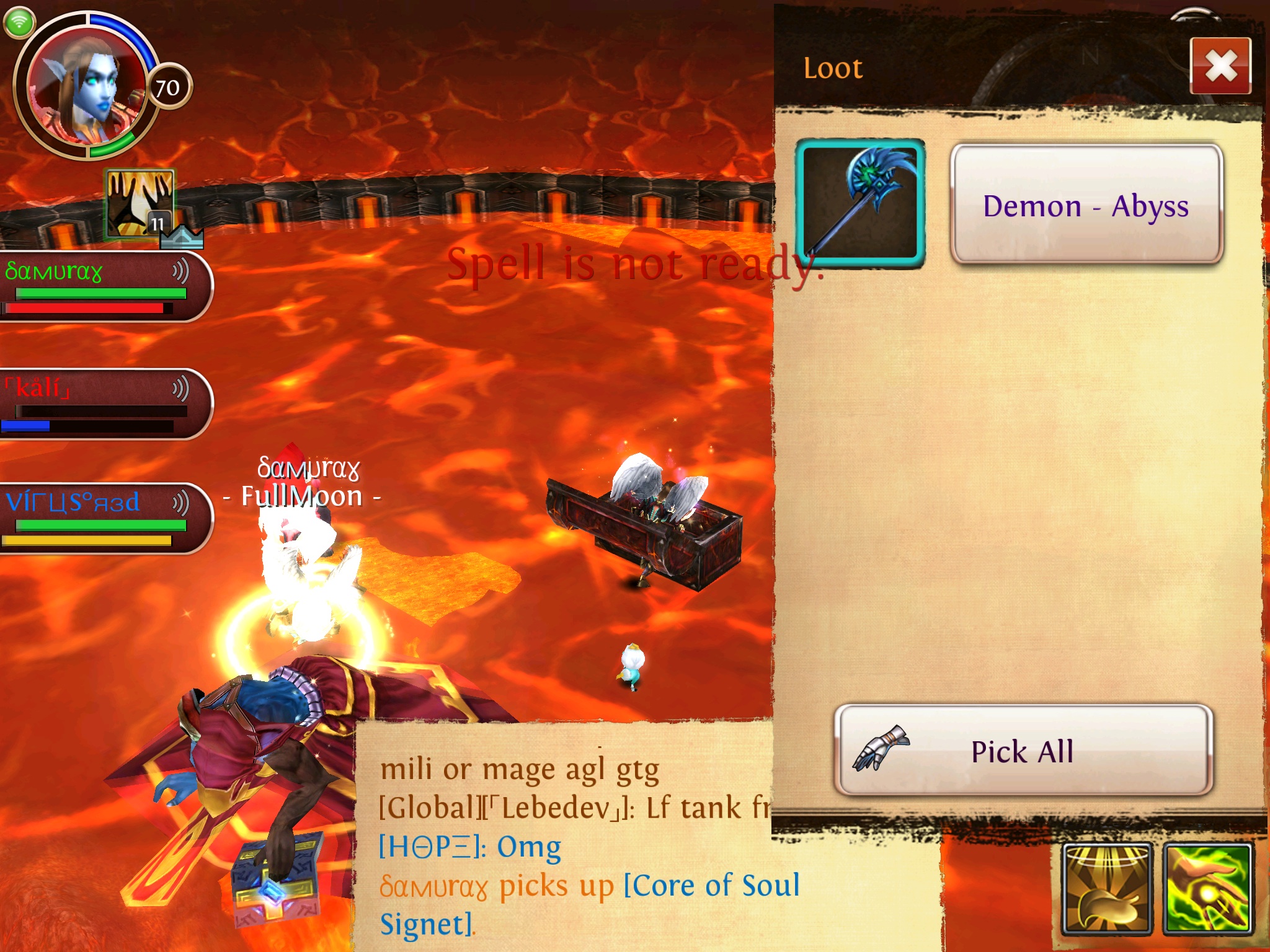Inspect the hands buff icon with 11
The width and height of the screenshot is (1270, 952).
point(140,203)
